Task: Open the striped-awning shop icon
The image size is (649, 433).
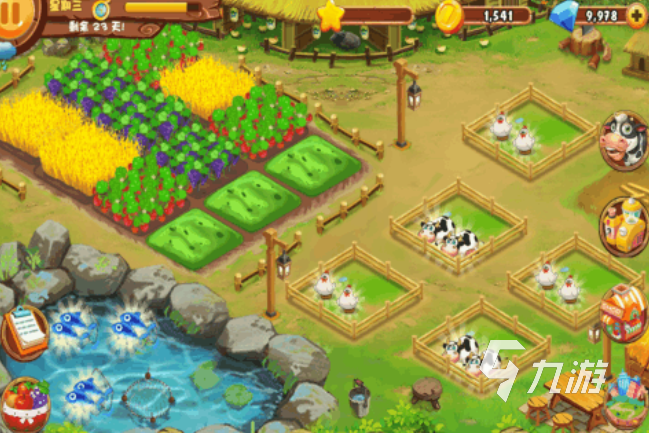Action: 624,312
